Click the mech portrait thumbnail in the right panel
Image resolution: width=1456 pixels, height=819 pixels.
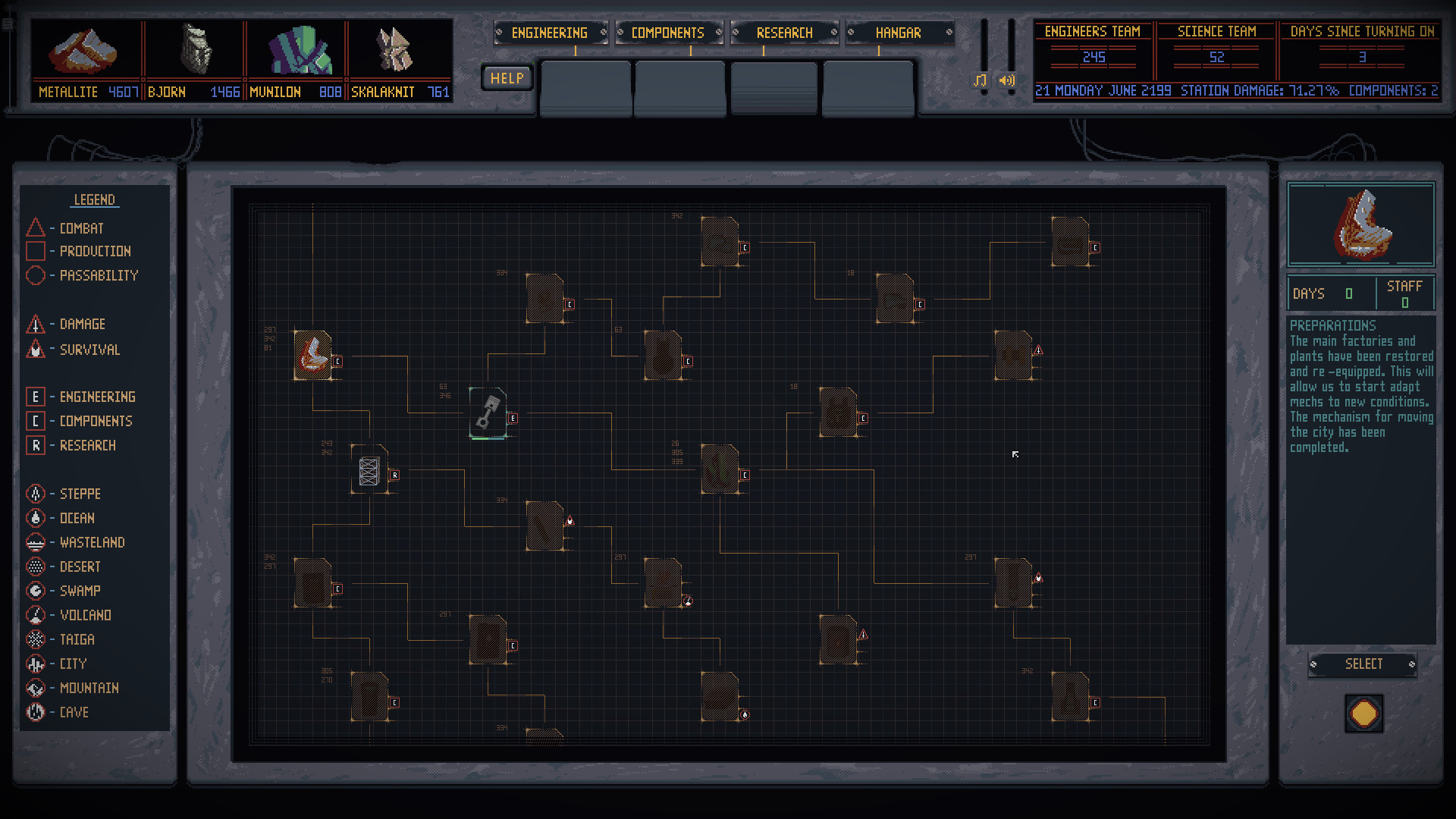pos(1360,224)
